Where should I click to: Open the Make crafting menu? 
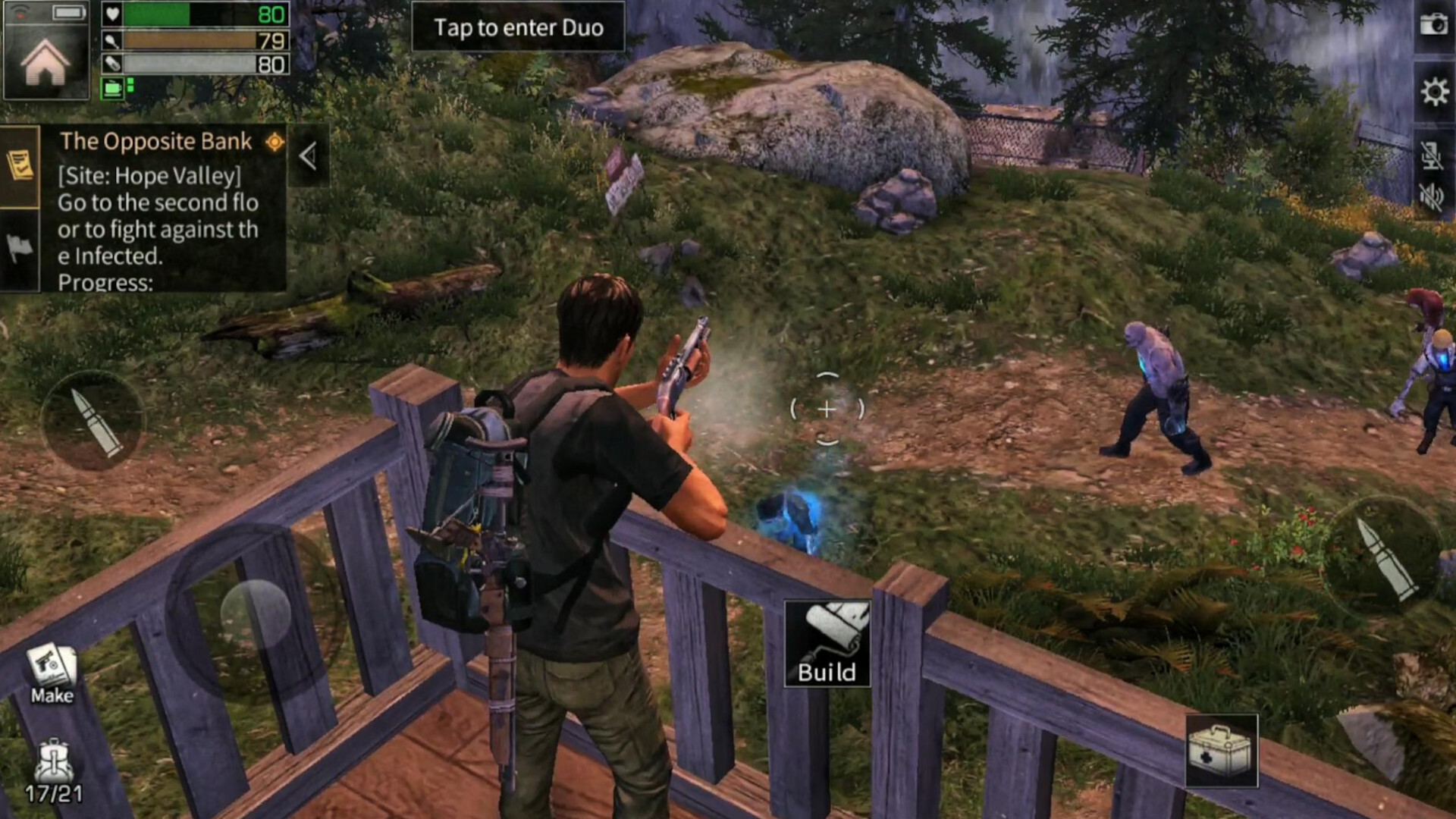52,673
